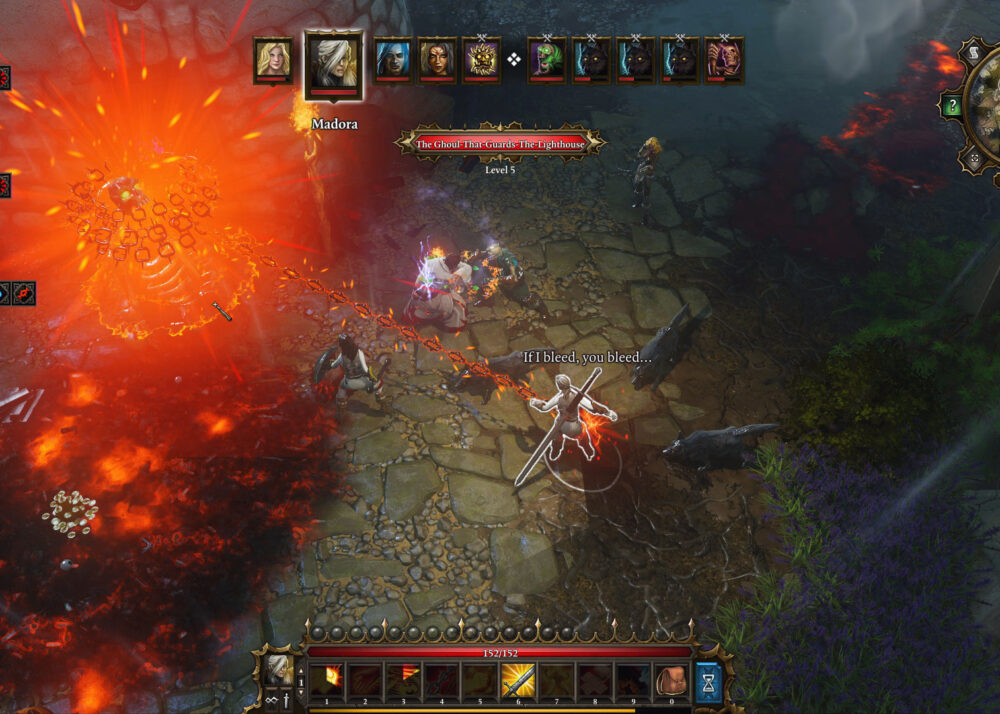Image resolution: width=1000 pixels, height=714 pixels.
Task: Select the blue-haired man turn portrait
Action: tap(392, 60)
